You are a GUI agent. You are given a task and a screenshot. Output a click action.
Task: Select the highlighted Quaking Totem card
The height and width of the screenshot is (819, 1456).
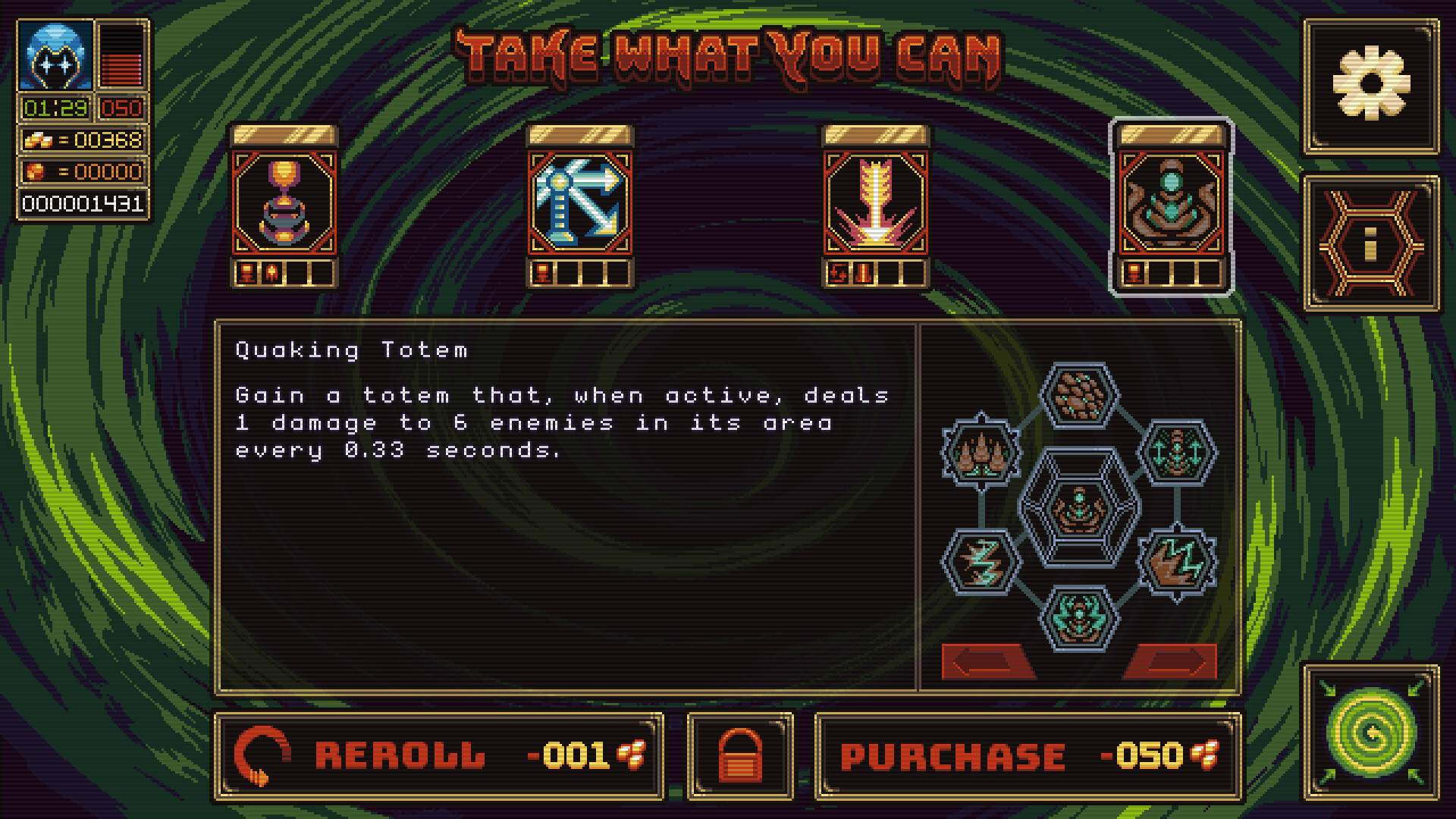[x=1172, y=205]
